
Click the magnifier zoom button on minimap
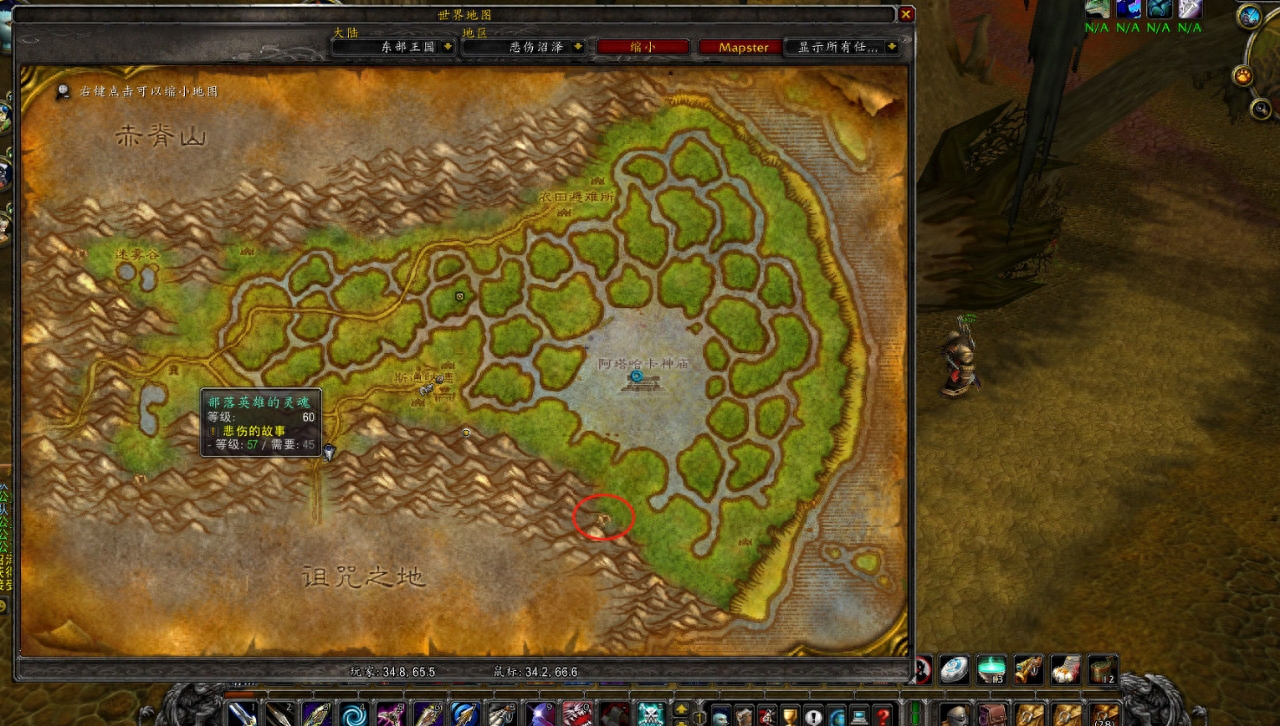point(1261,109)
